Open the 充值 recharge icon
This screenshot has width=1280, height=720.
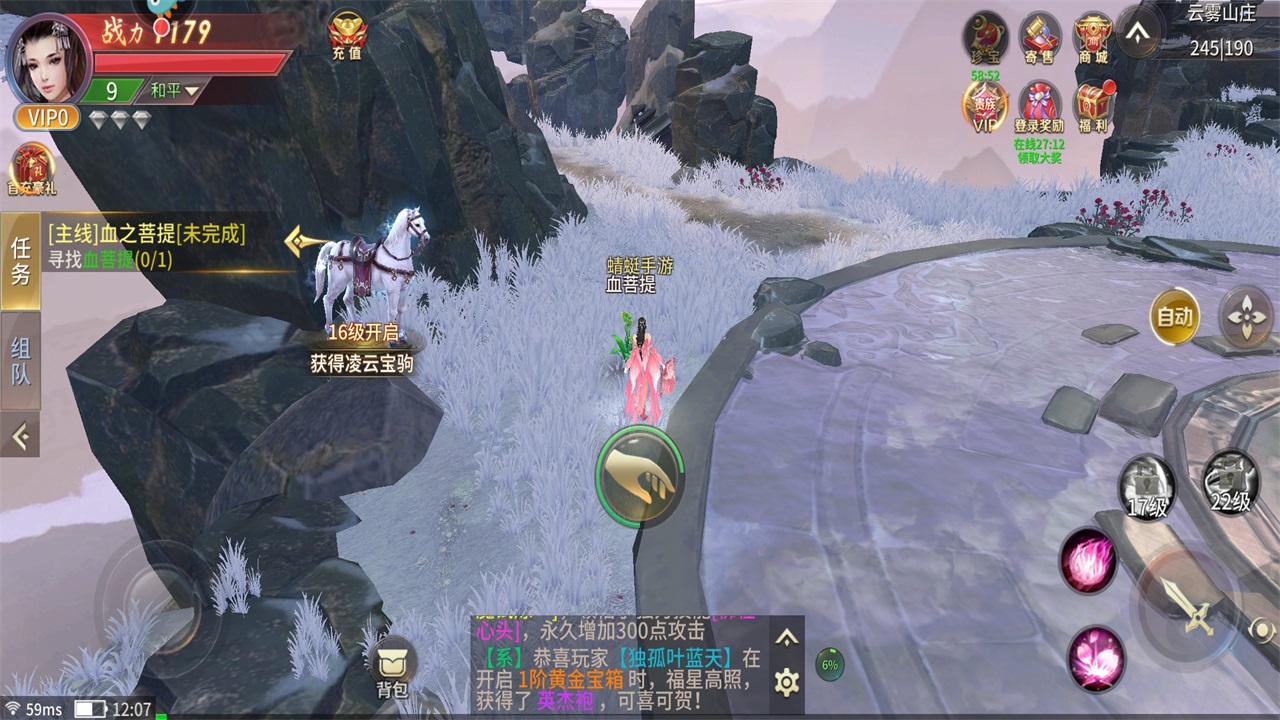click(347, 37)
